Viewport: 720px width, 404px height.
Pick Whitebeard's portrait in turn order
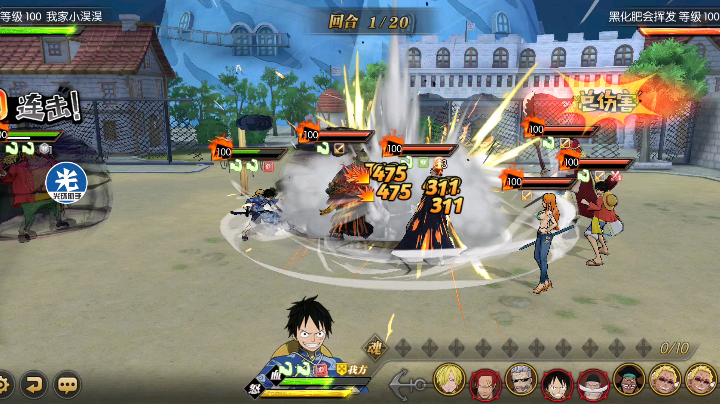pyautogui.click(x=592, y=382)
